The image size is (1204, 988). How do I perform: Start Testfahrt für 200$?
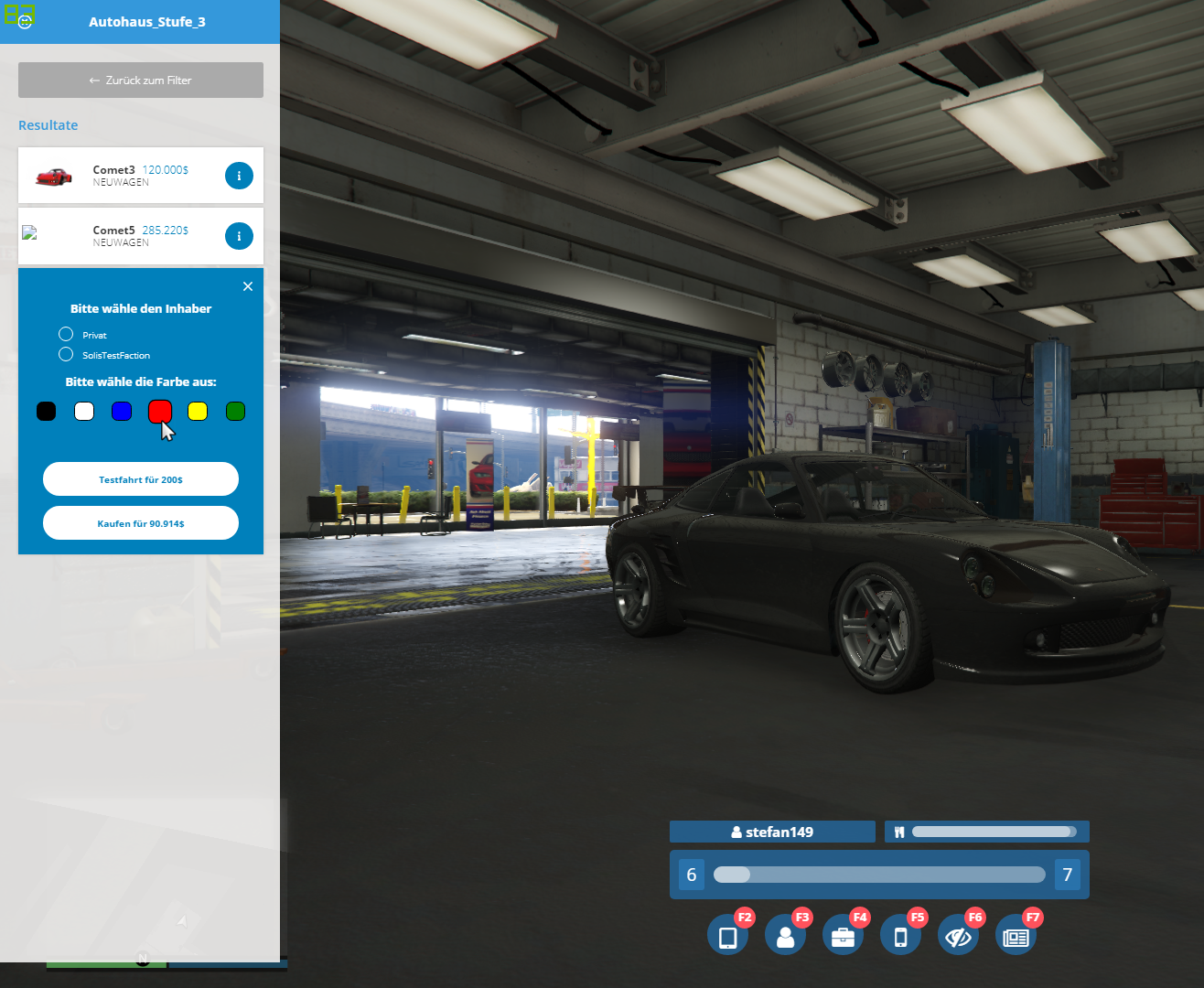(141, 479)
